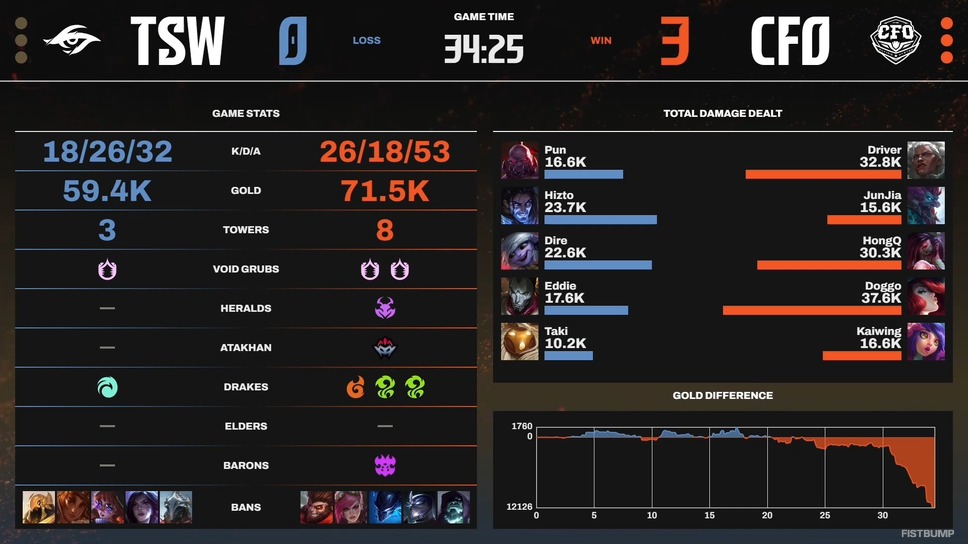Click the Baron icon
Image resolution: width=968 pixels, height=544 pixels.
pyautogui.click(x=384, y=465)
